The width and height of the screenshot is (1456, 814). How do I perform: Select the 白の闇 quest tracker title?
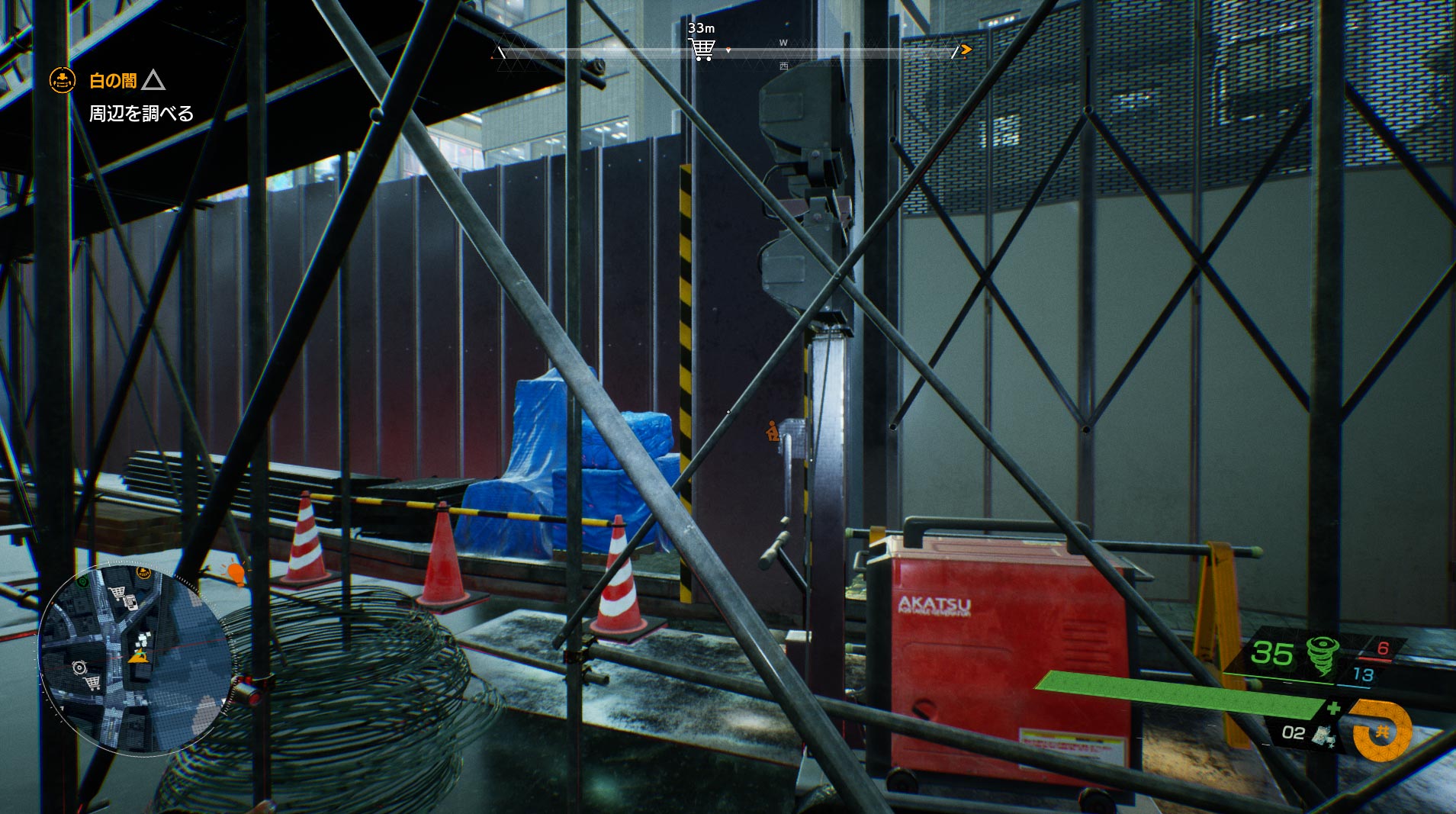[x=113, y=80]
